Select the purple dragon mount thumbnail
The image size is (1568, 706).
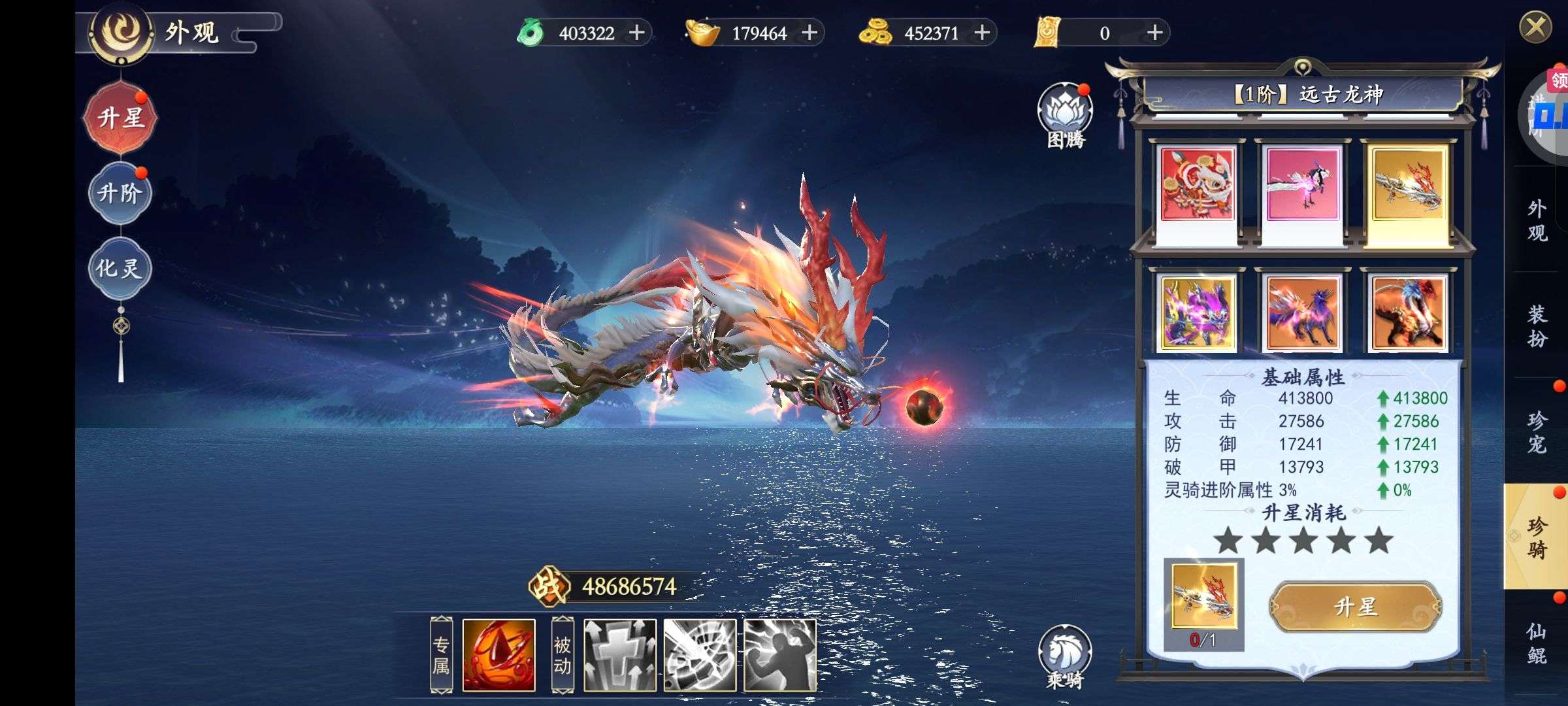(x=1197, y=312)
